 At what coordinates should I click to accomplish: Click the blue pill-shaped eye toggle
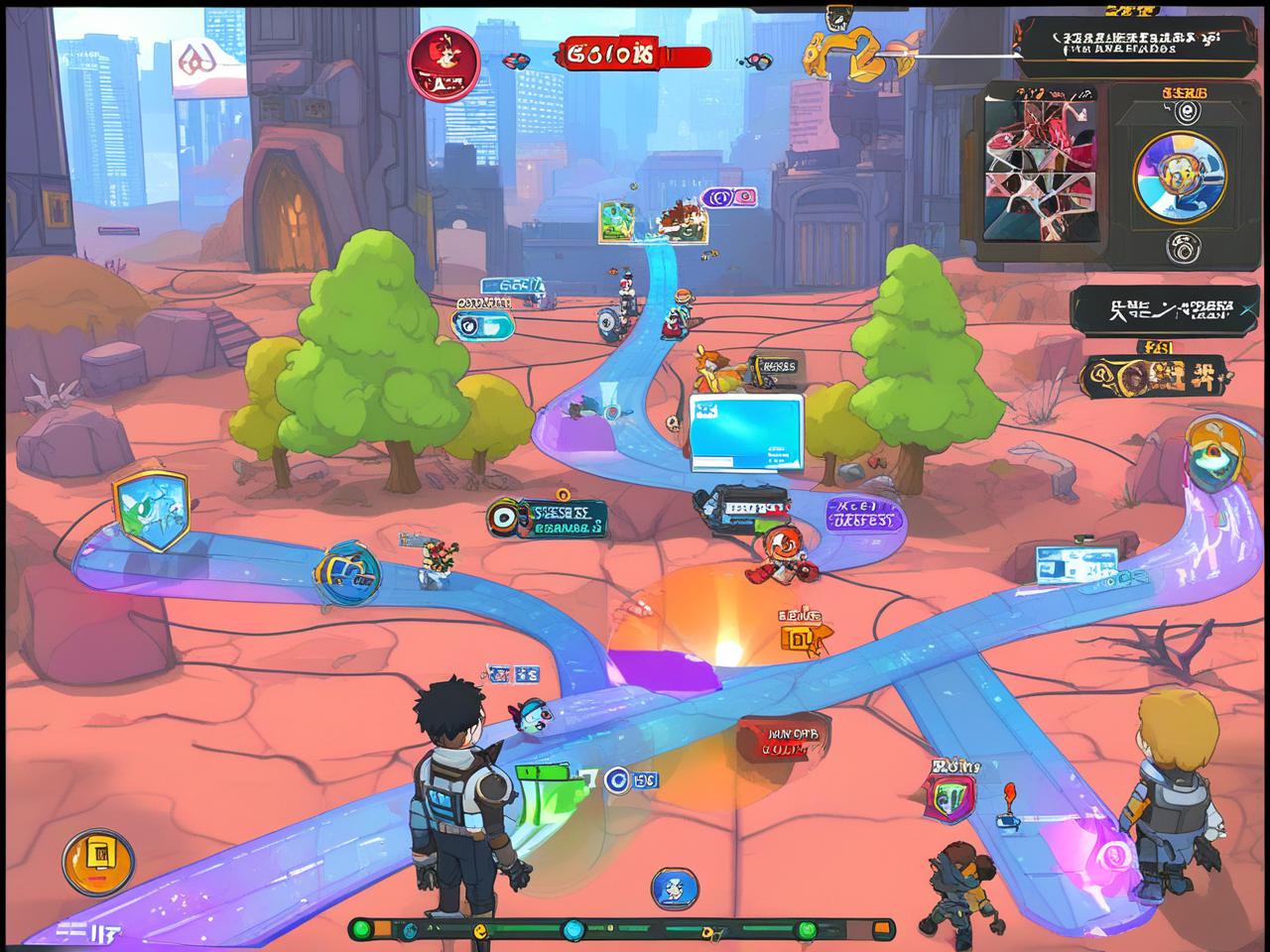[482, 323]
